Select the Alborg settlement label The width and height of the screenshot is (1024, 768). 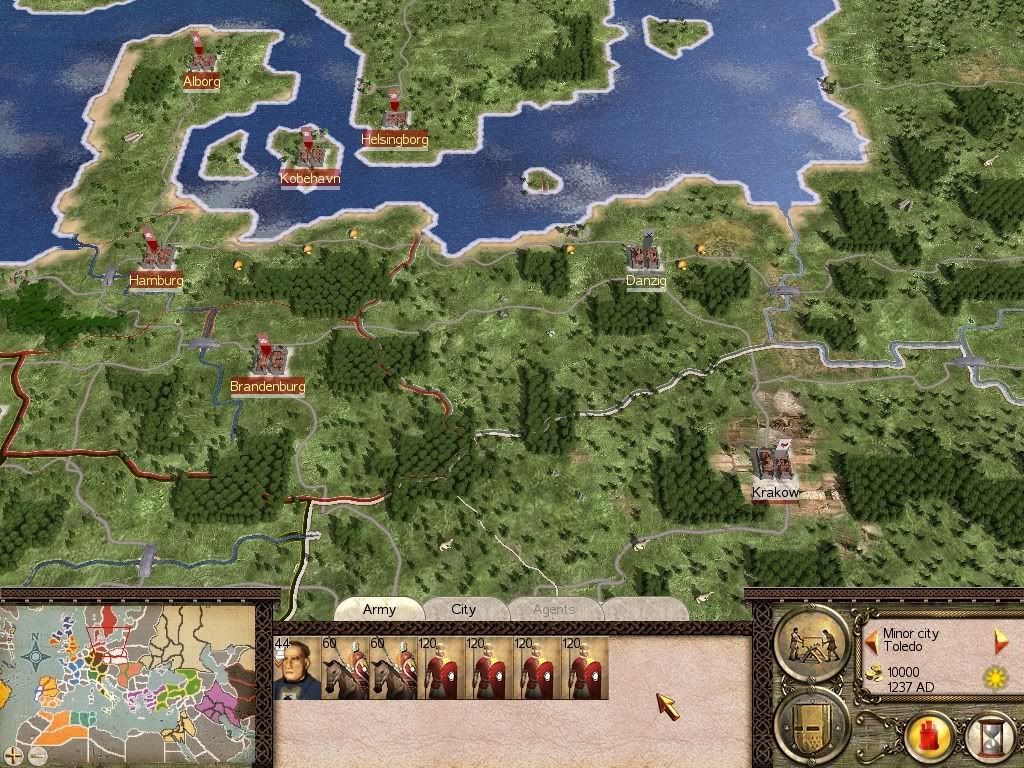201,81
